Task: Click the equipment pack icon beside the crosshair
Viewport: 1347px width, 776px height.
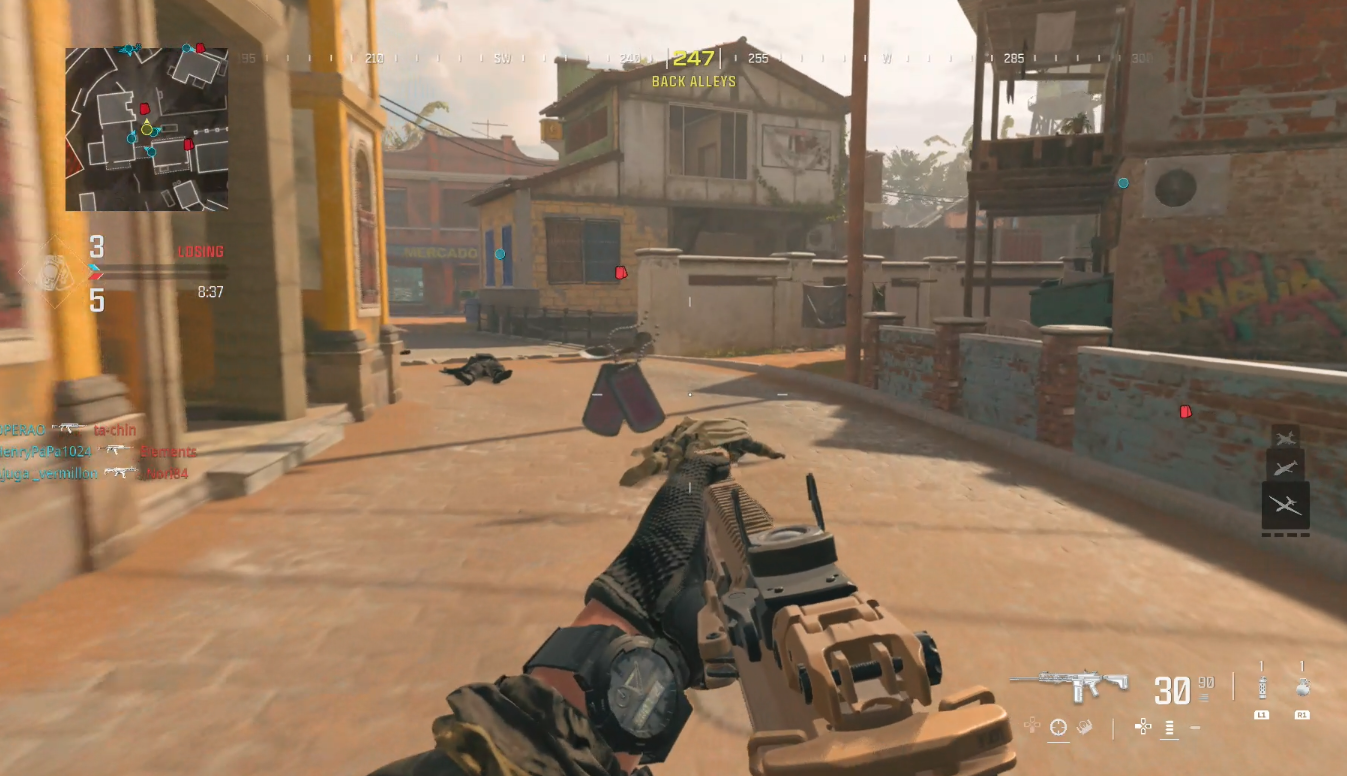Action: tap(1083, 727)
